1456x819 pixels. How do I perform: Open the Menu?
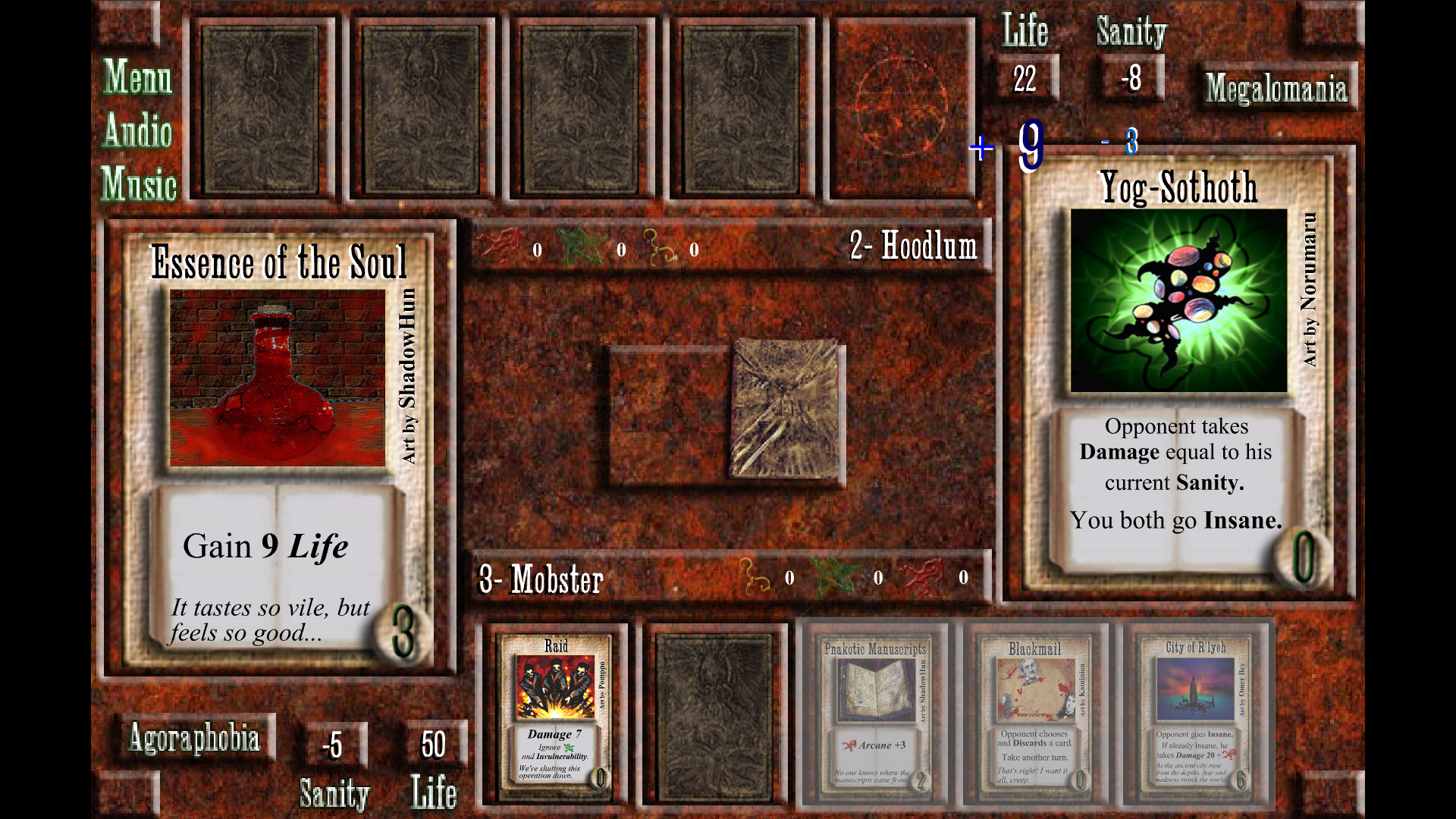[137, 77]
